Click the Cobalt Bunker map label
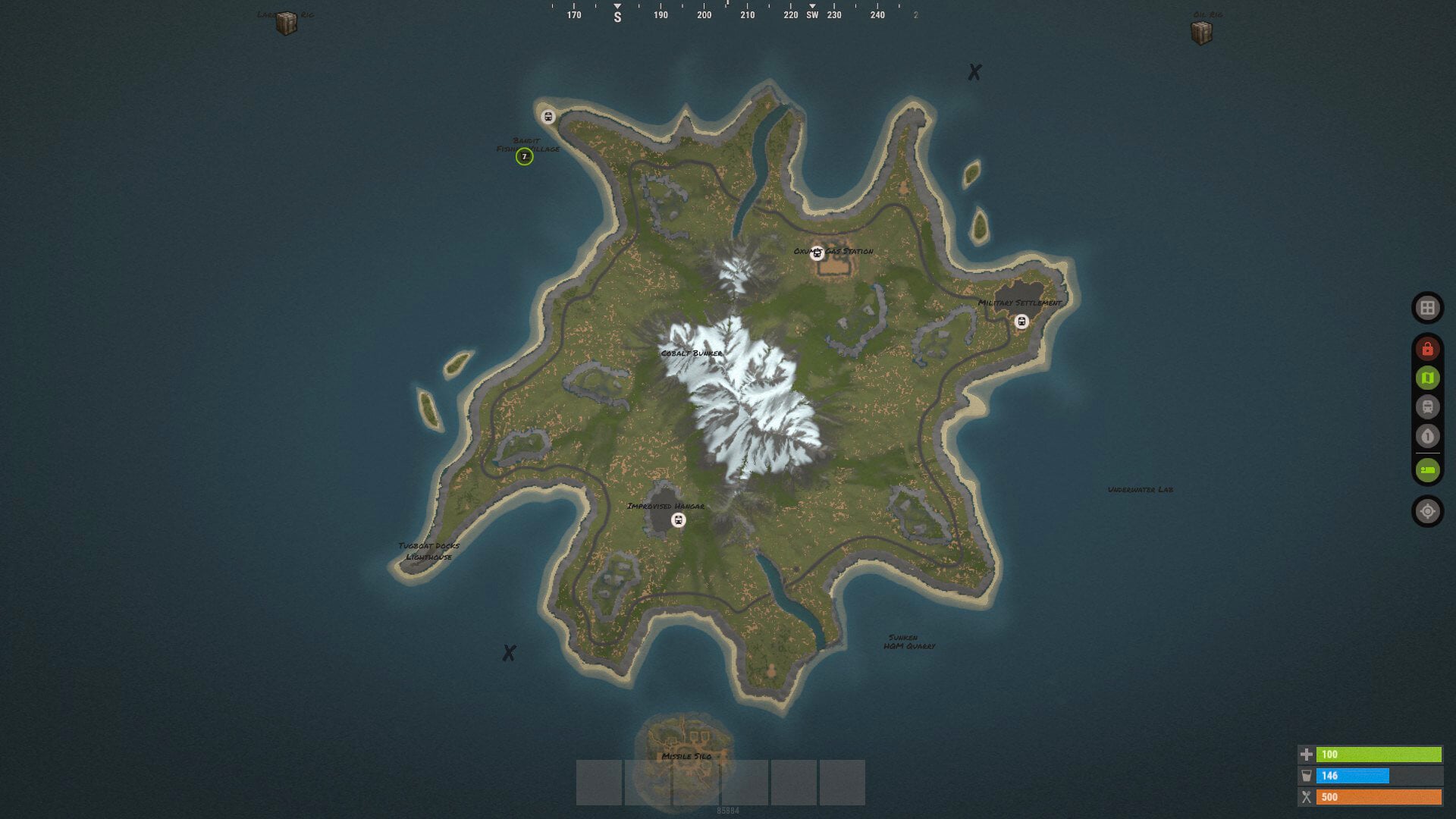Image resolution: width=1456 pixels, height=819 pixels. click(x=692, y=353)
